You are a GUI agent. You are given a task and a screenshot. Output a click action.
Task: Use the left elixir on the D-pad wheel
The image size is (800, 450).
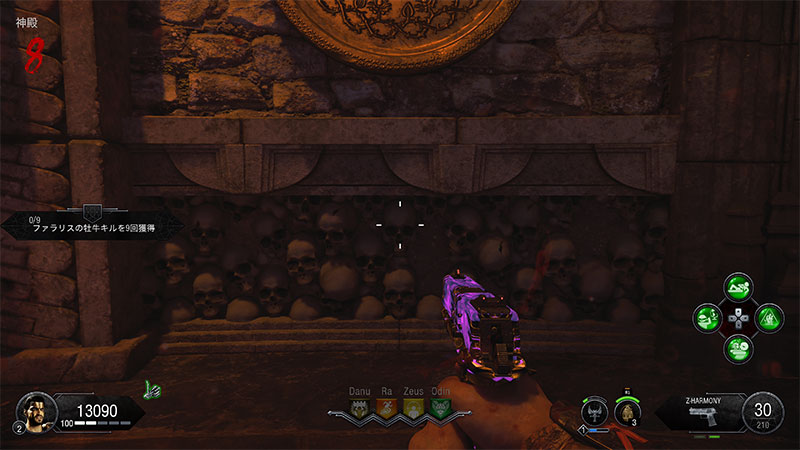708,318
